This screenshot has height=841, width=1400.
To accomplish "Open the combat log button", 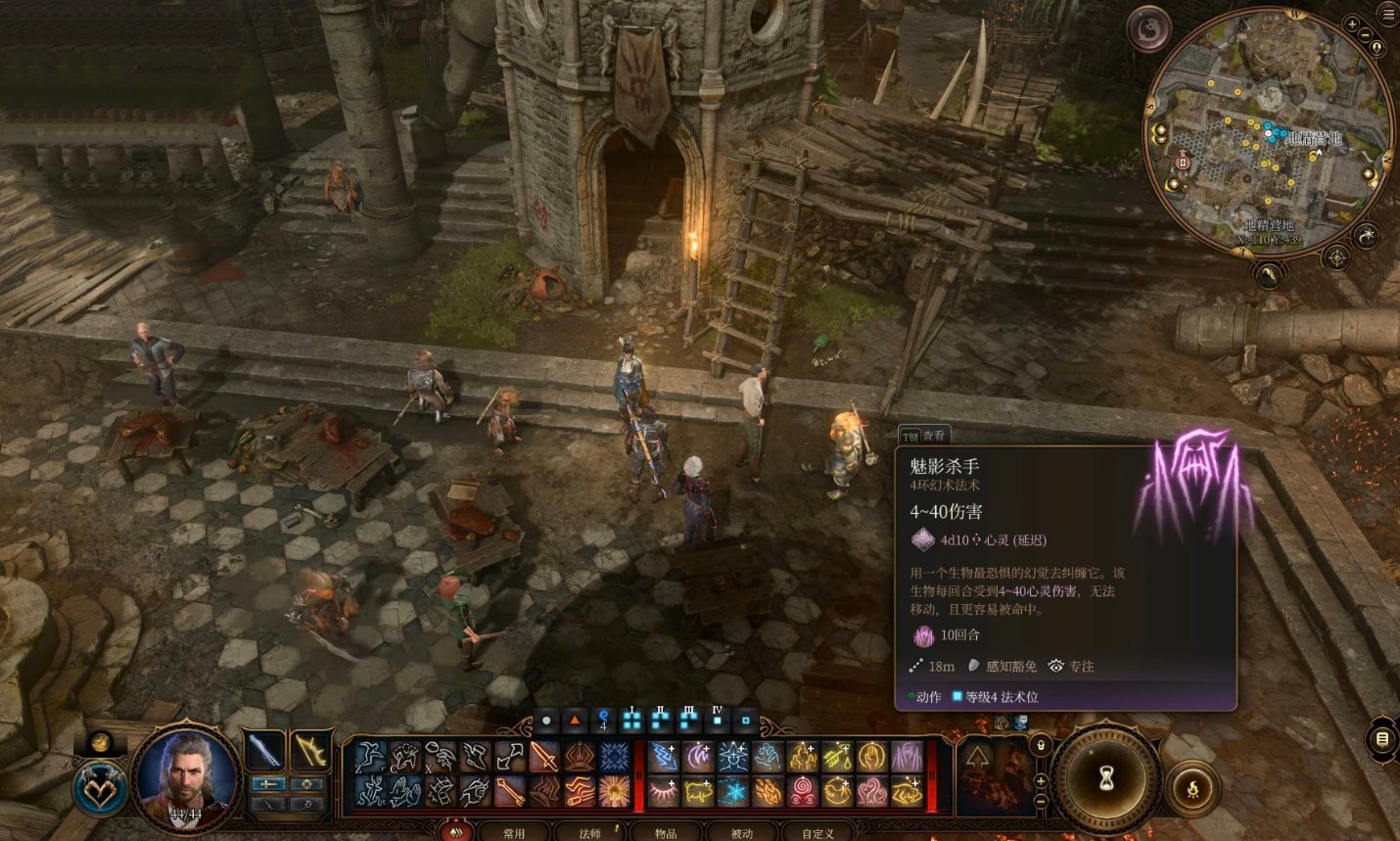I will (x=1381, y=739).
